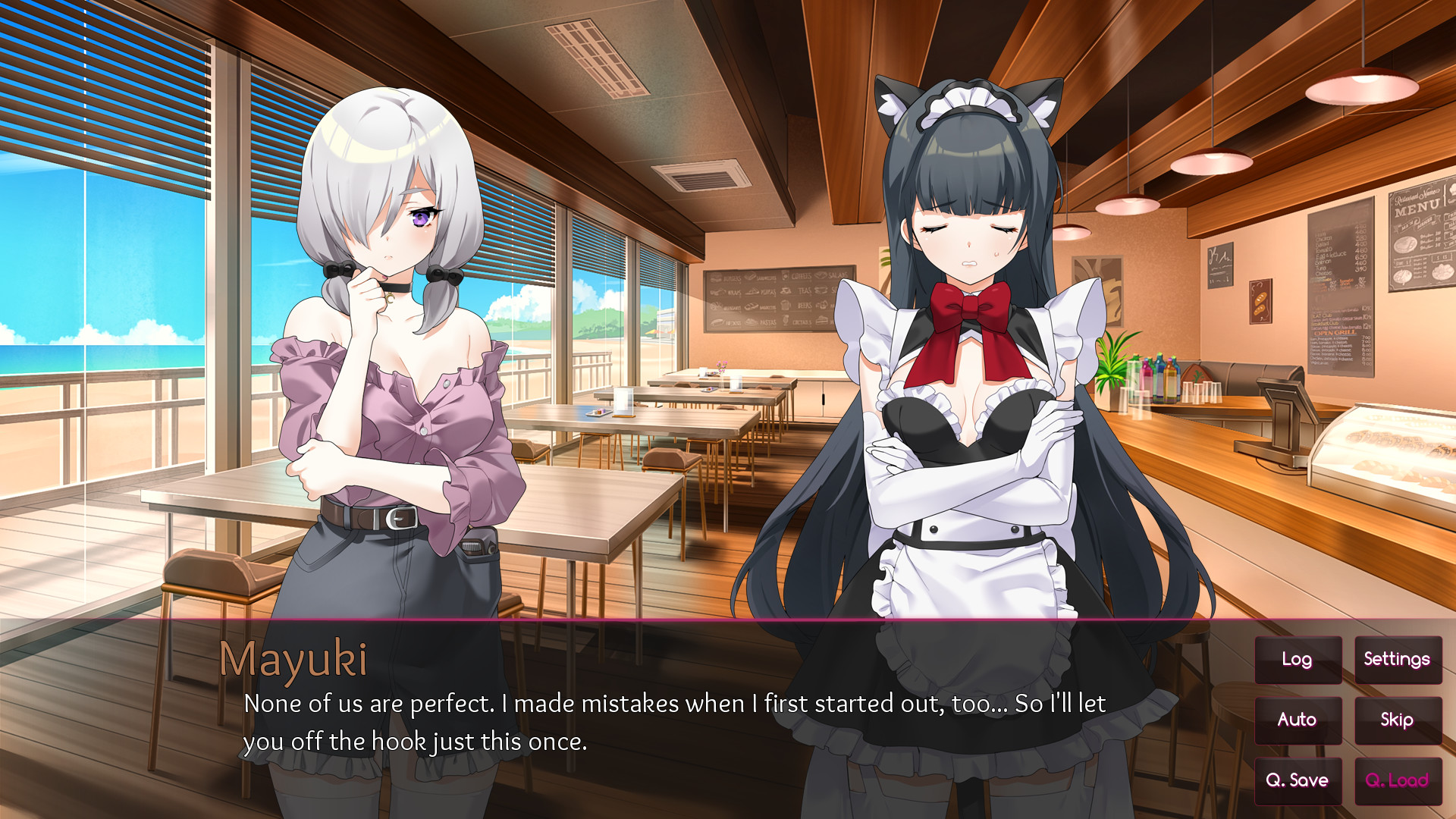Open the Log to review past dialogue

coord(1297,659)
